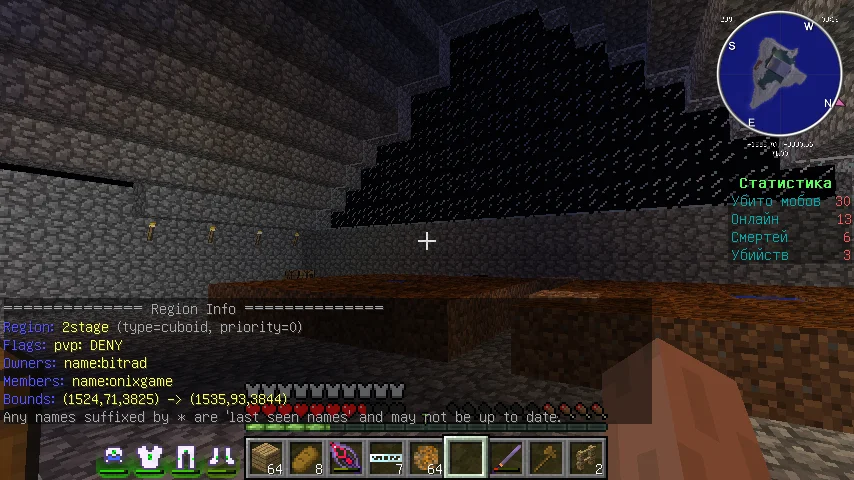
Task: Click the boots armor status icon
Action: 221,458
